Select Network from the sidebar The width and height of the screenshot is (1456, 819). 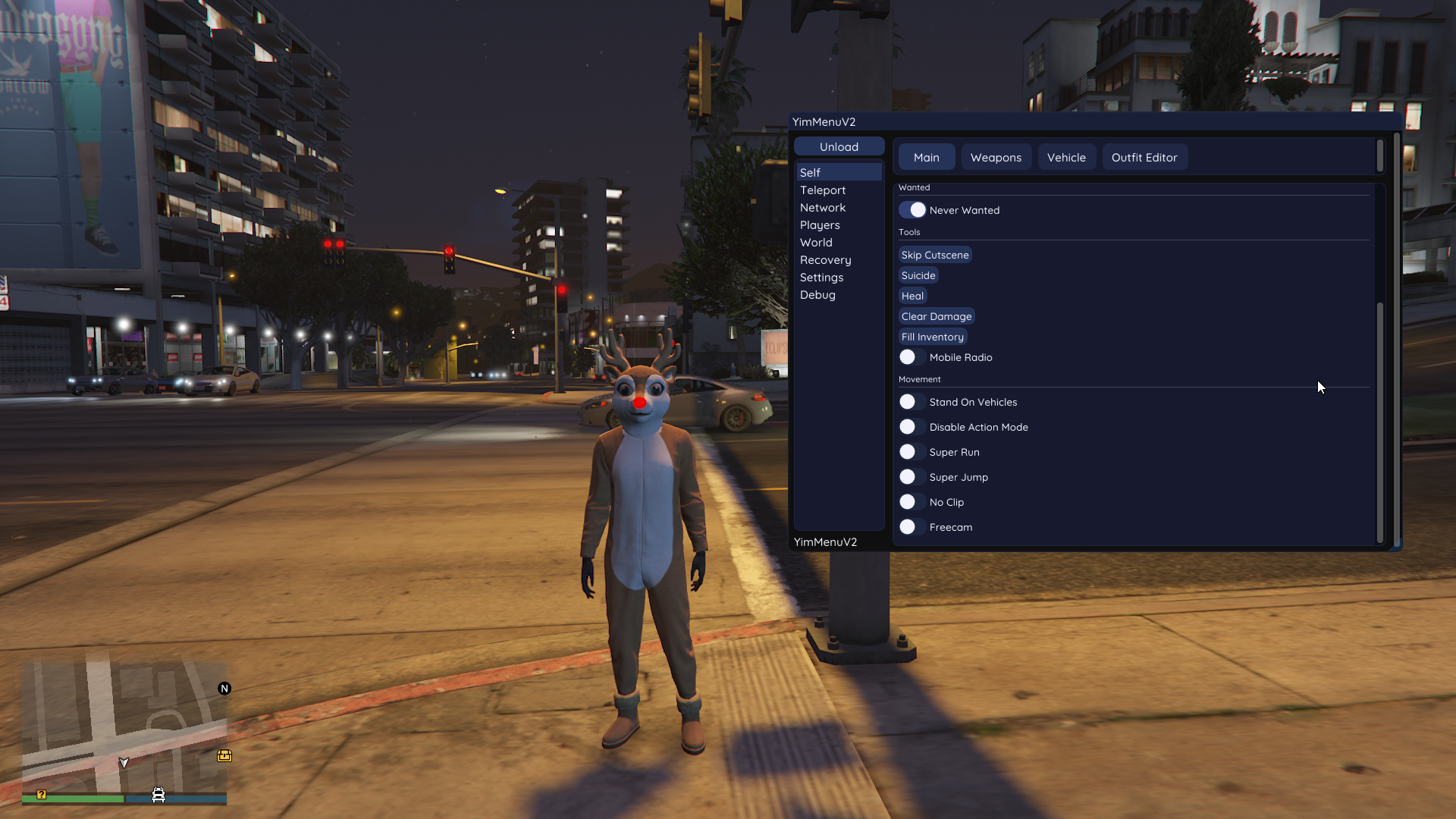point(823,207)
